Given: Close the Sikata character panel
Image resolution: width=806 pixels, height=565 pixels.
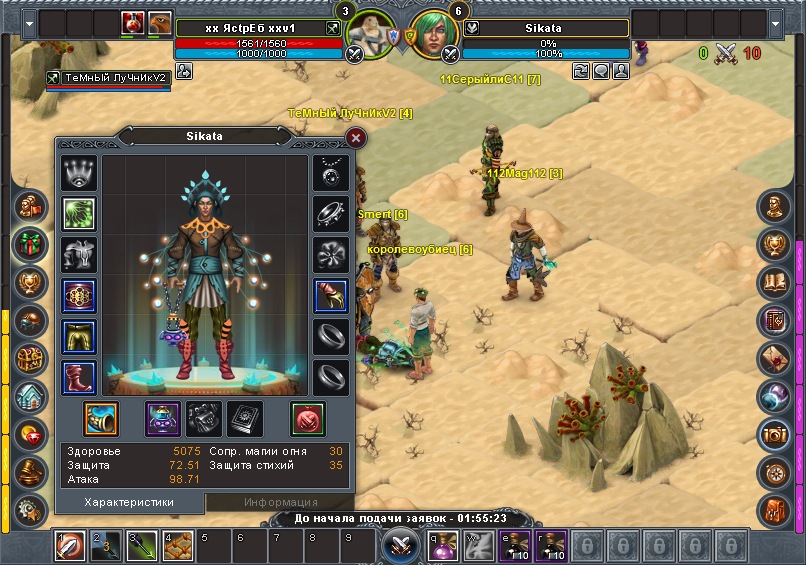Looking at the screenshot, I should pos(355,139).
